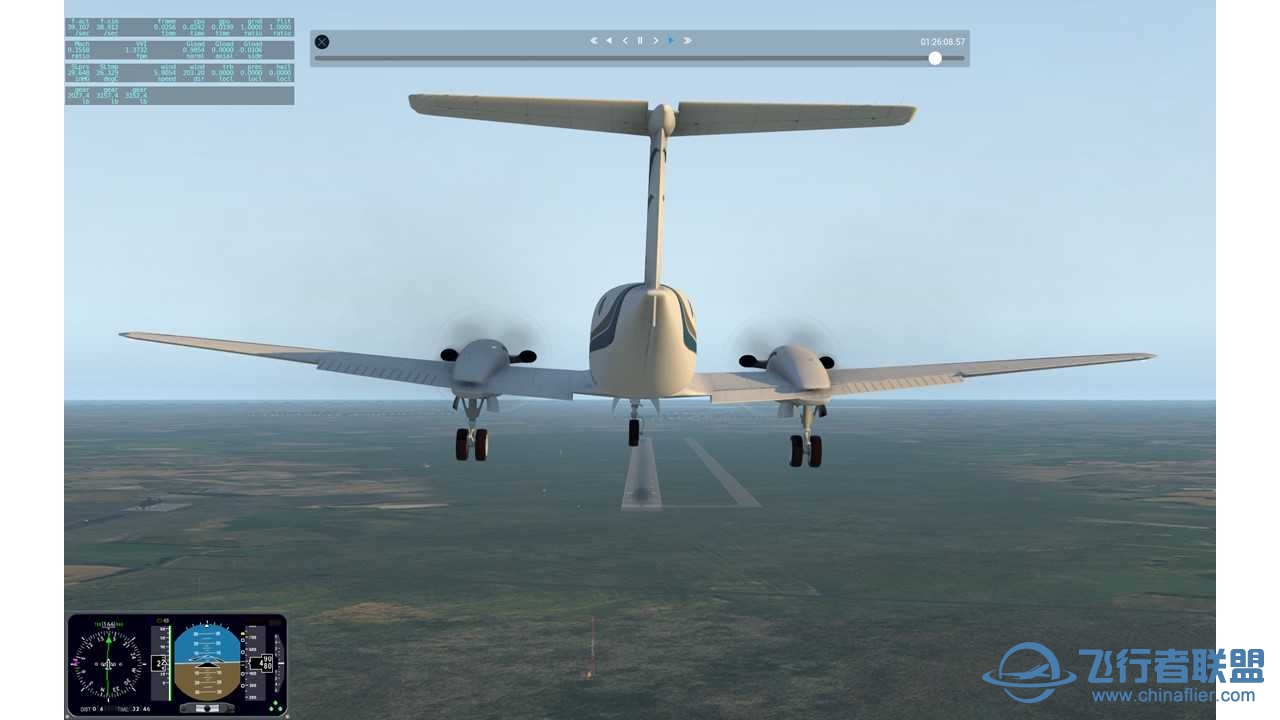1280x720 pixels.
Task: Click the white handle on the replay timeline
Action: [935, 58]
